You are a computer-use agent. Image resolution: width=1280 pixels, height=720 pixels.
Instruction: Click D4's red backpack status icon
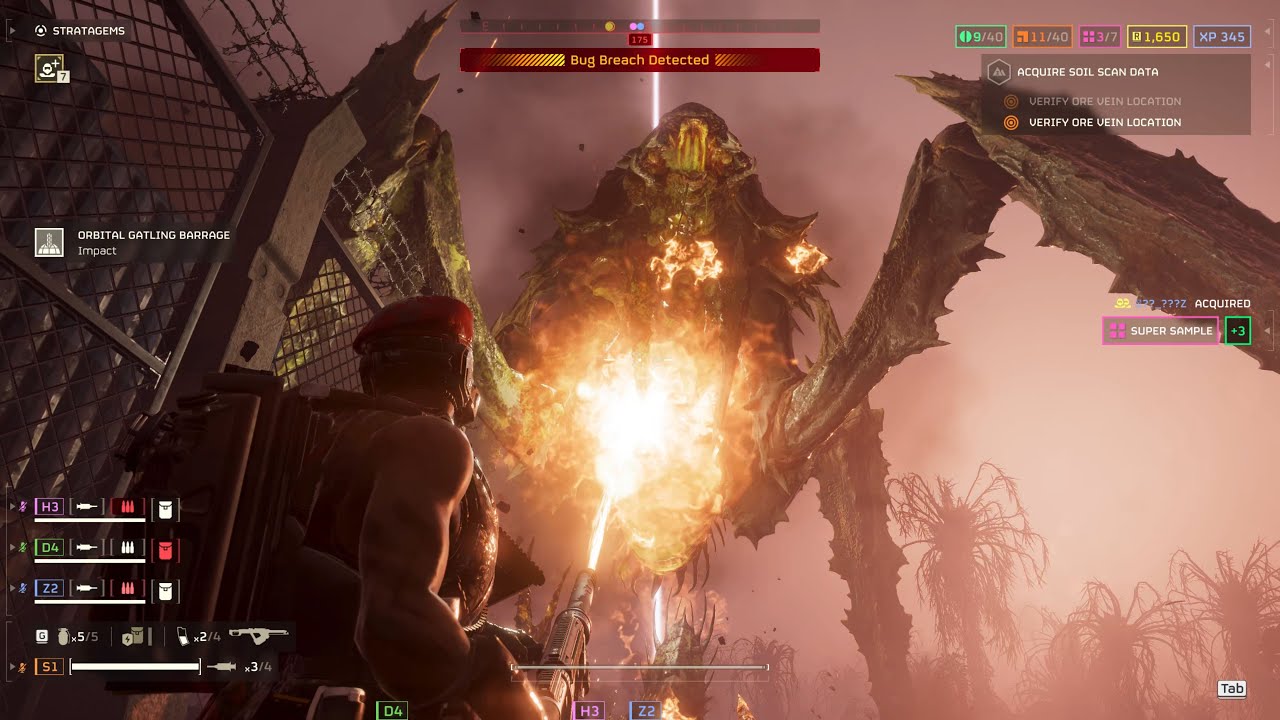coord(166,549)
